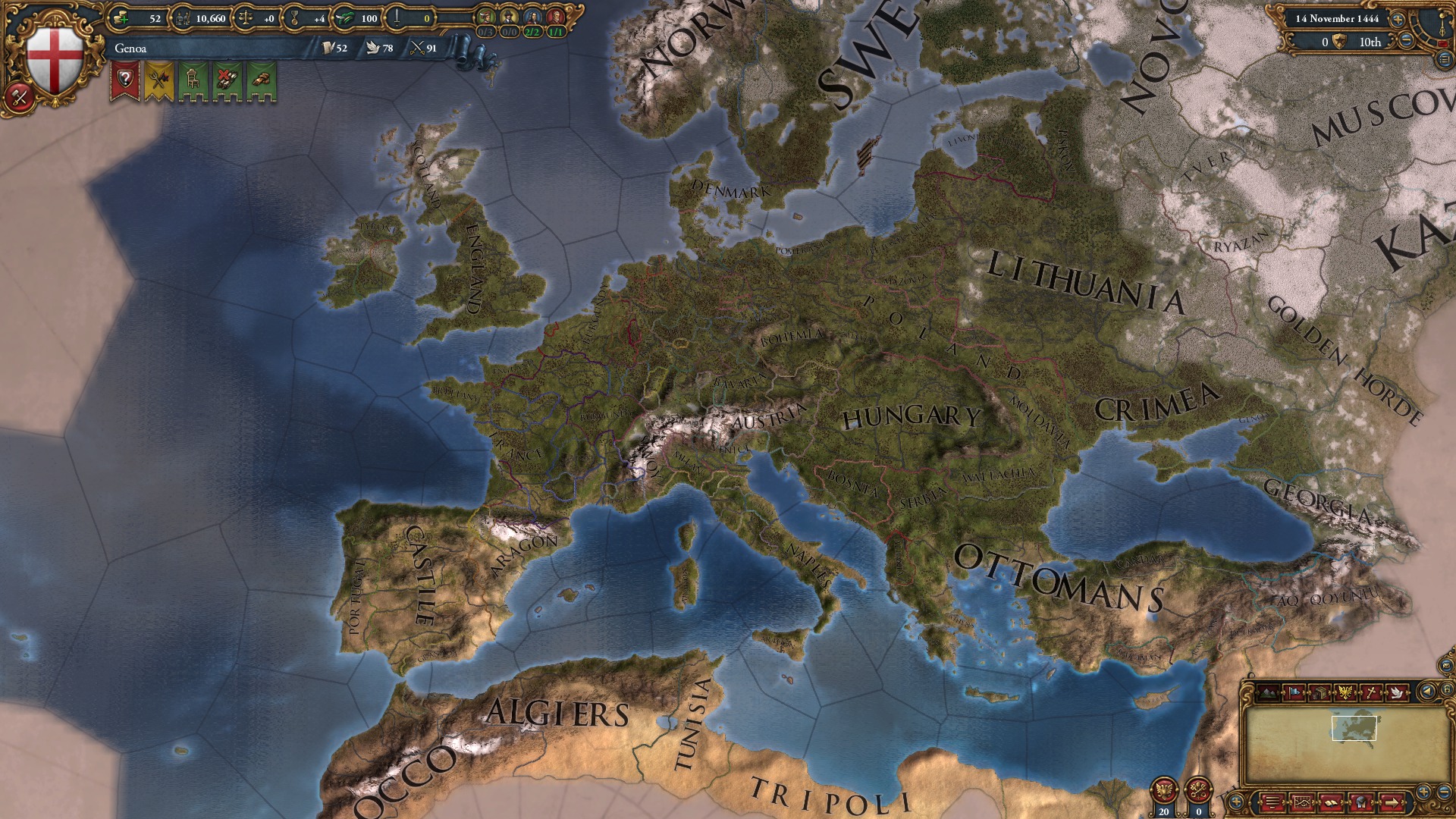Click the stability scales icon
Image resolution: width=1456 pixels, height=819 pixels.
click(x=245, y=18)
